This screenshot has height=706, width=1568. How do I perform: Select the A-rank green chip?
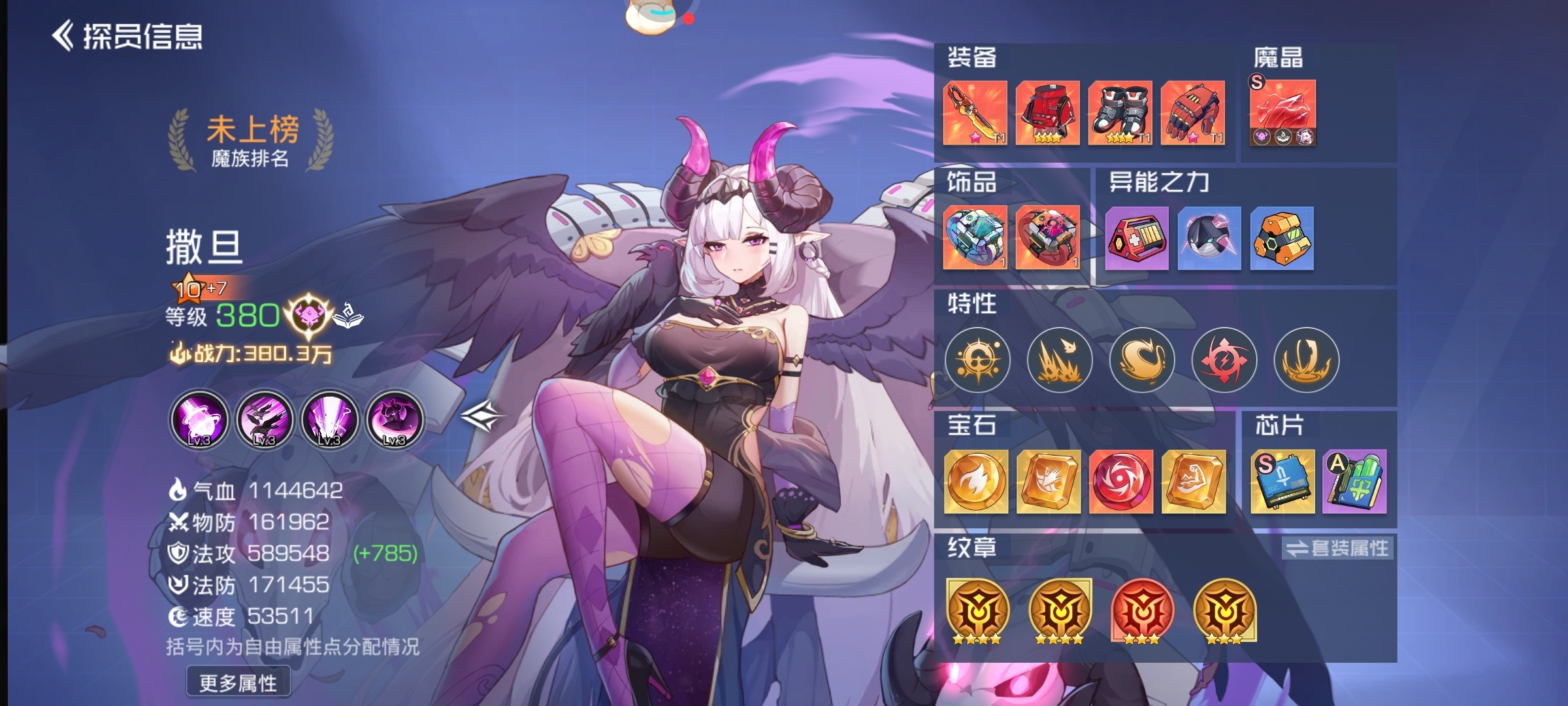click(1354, 482)
